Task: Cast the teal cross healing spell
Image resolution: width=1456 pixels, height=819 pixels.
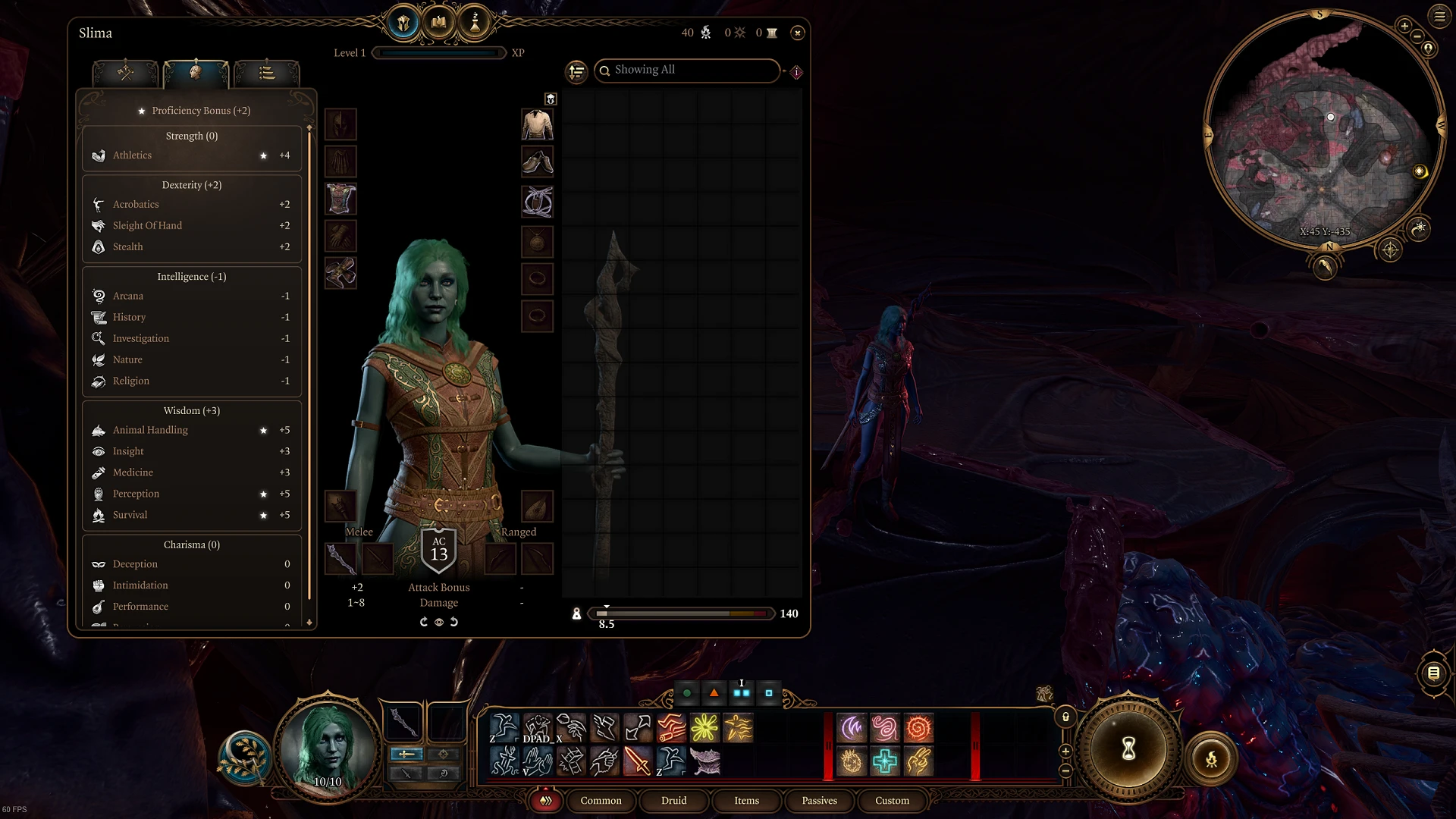Action: pos(885,761)
